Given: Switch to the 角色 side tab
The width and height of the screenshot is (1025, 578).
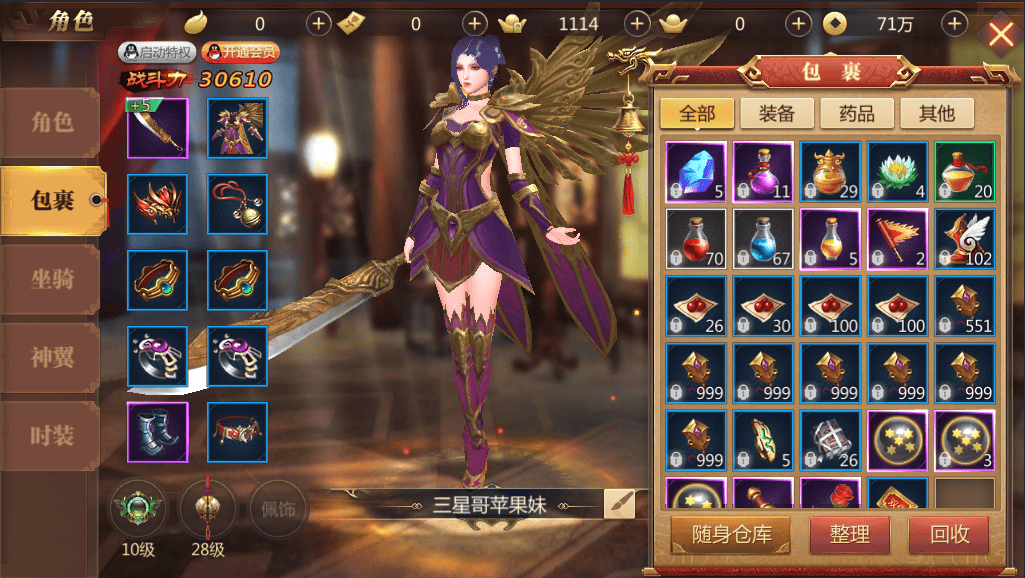Looking at the screenshot, I should tap(52, 123).
